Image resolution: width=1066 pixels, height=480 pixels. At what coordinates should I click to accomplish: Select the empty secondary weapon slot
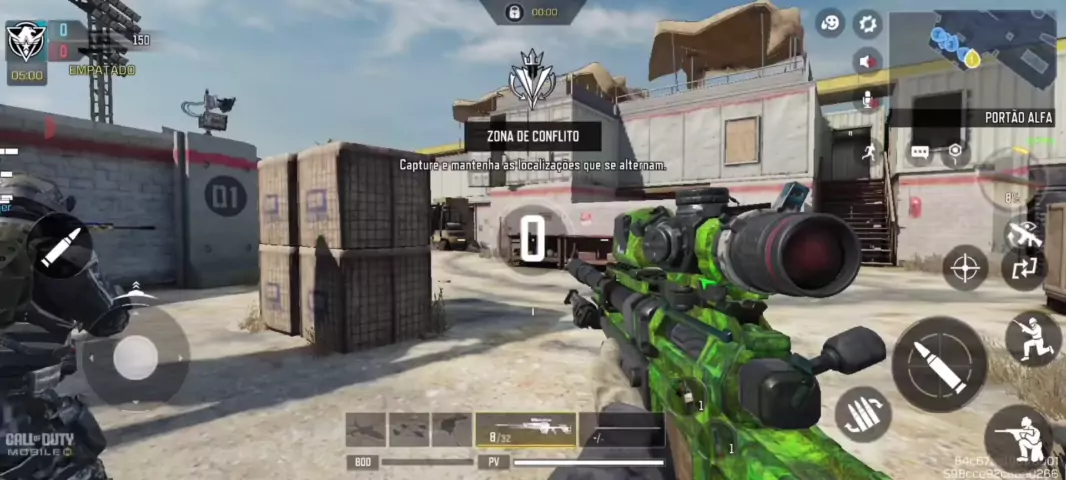point(622,429)
